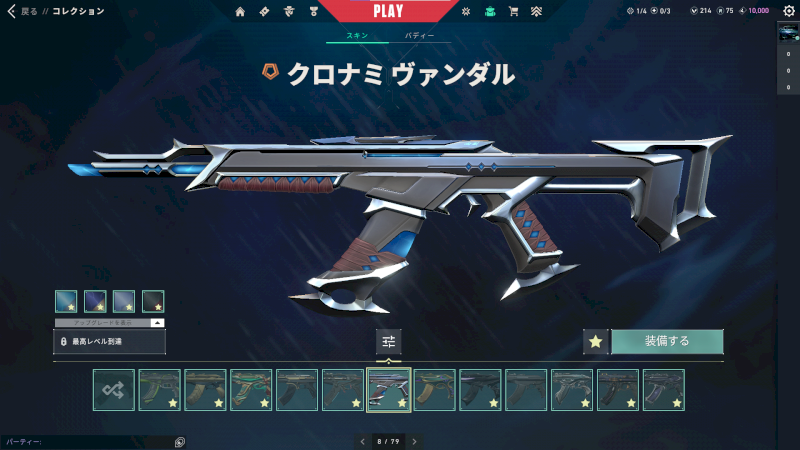
Task: Open the collection icon highlighted in green
Action: [489, 12]
